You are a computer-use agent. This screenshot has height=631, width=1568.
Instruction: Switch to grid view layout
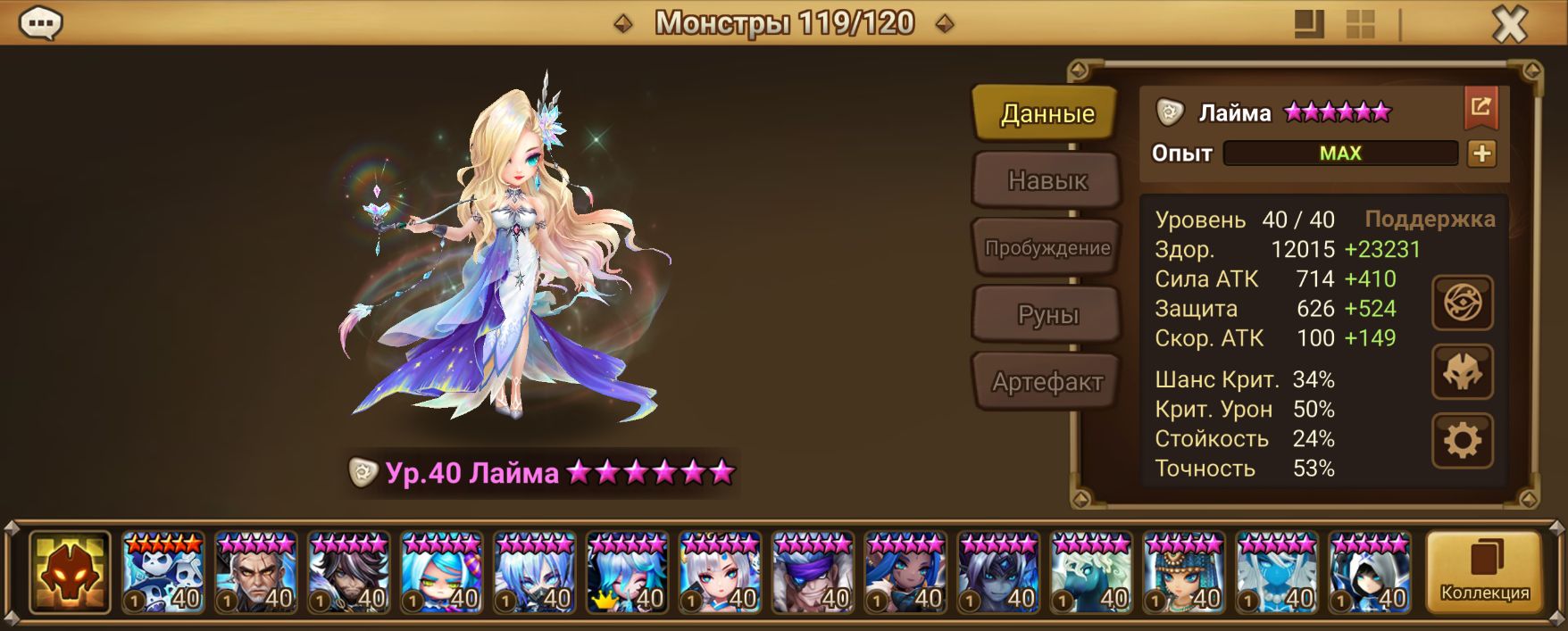click(1360, 24)
